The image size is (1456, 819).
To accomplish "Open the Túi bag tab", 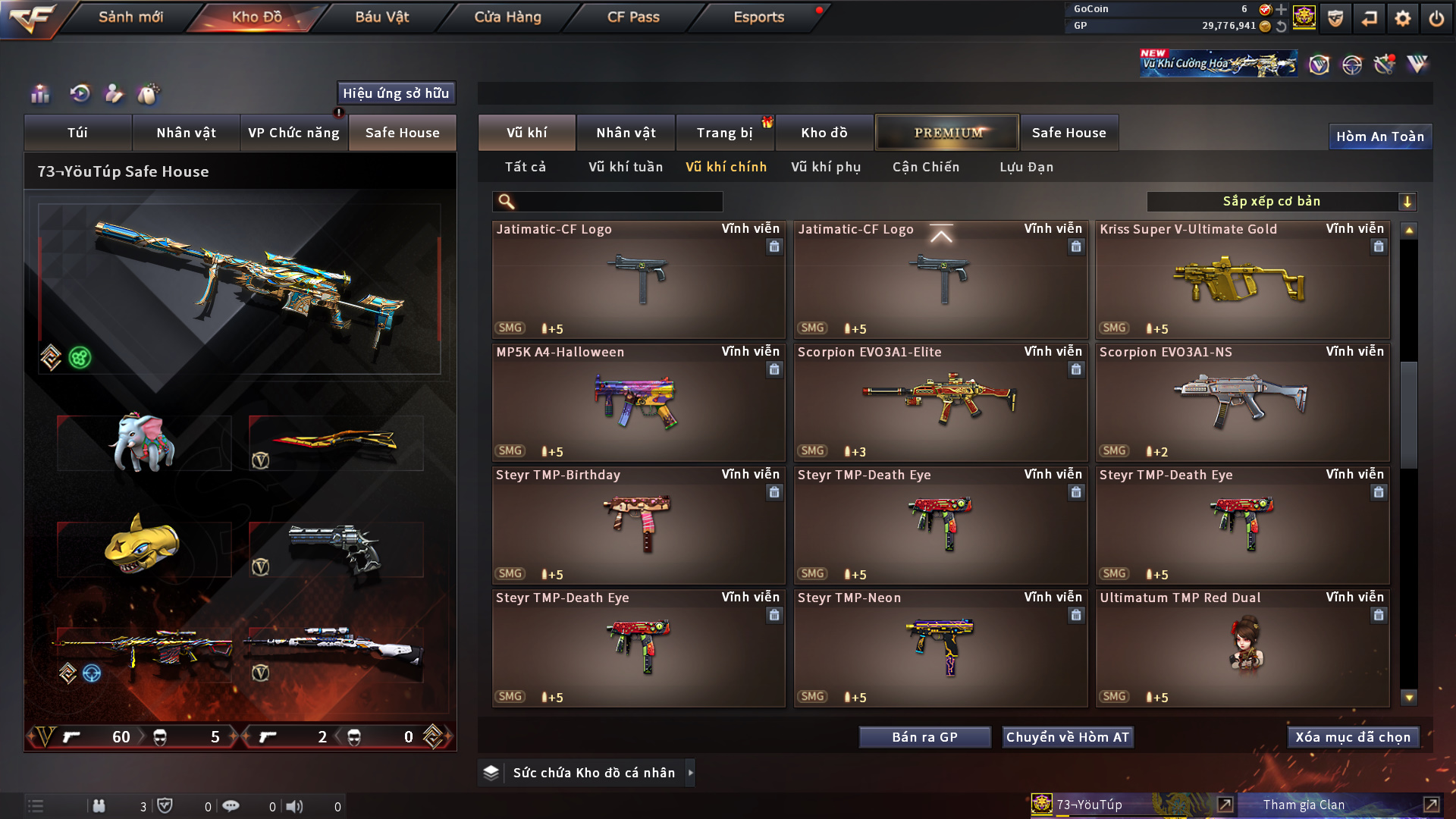I will point(77,133).
